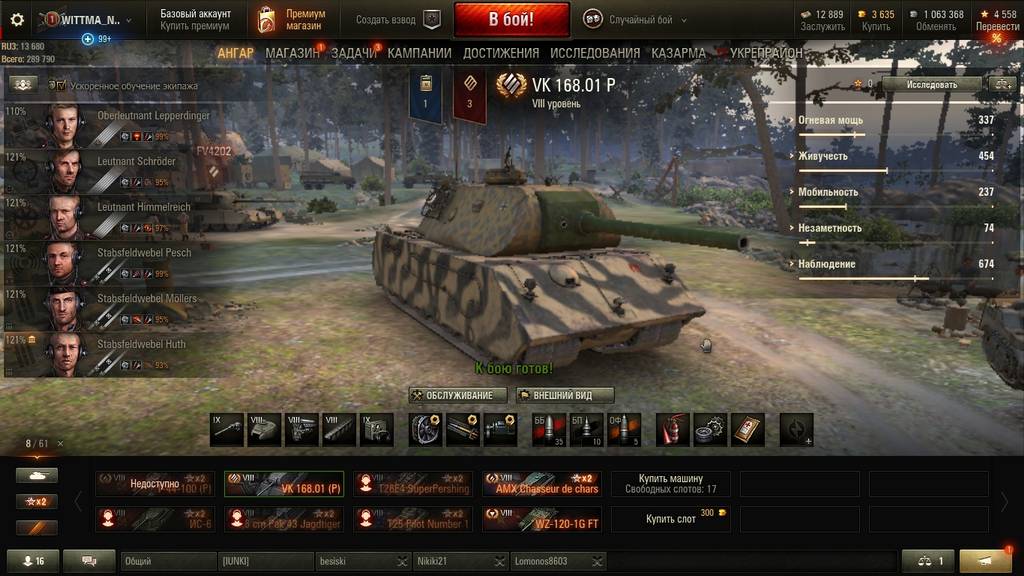Select the fire extinguisher consumable slot
The height and width of the screenshot is (576, 1024).
671,430
